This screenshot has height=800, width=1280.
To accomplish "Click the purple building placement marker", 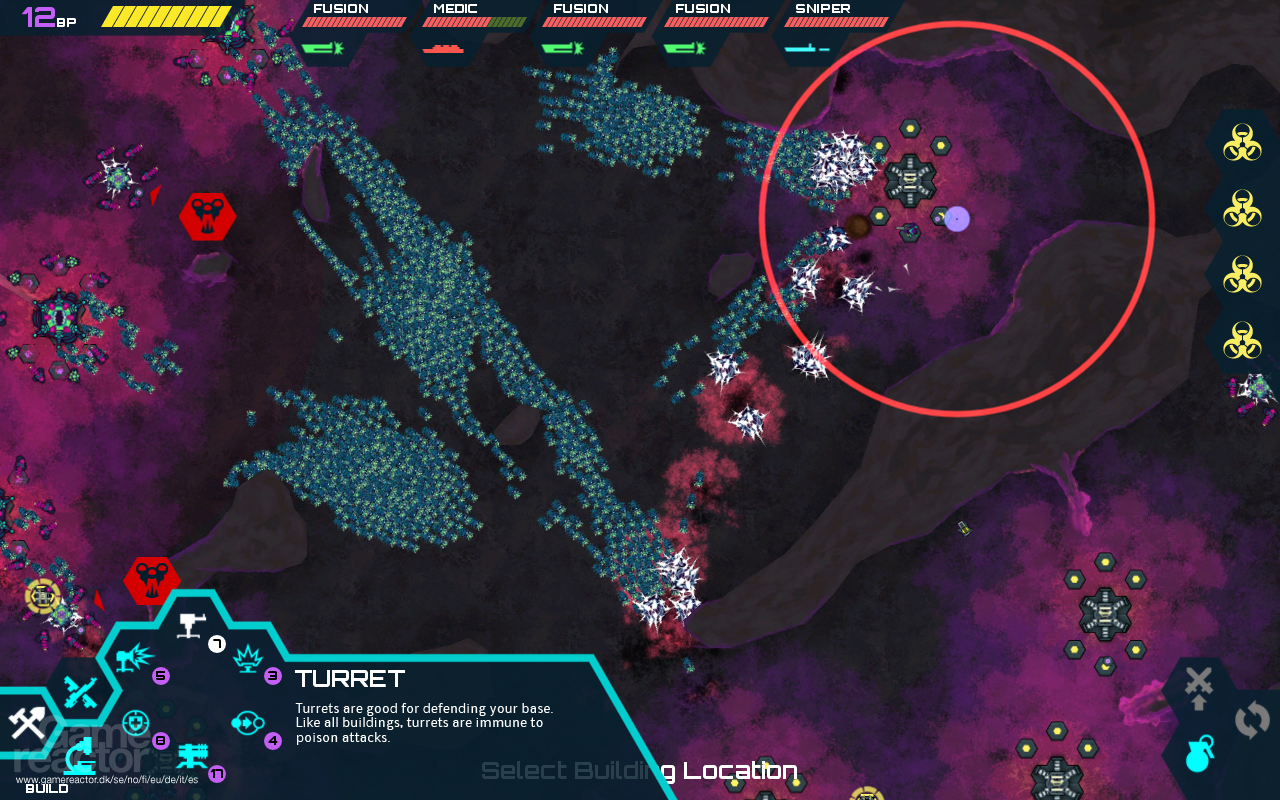I will point(956,219).
